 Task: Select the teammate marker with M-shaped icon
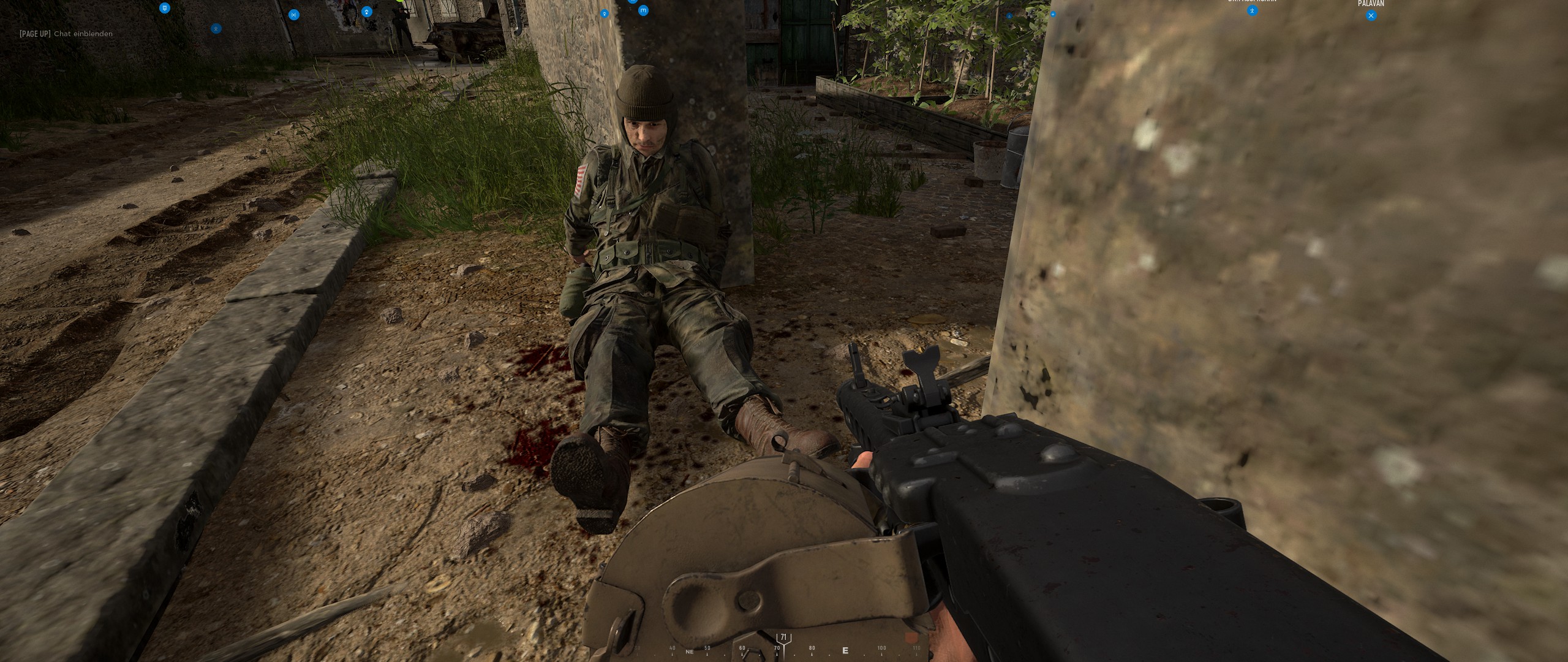pos(643,10)
